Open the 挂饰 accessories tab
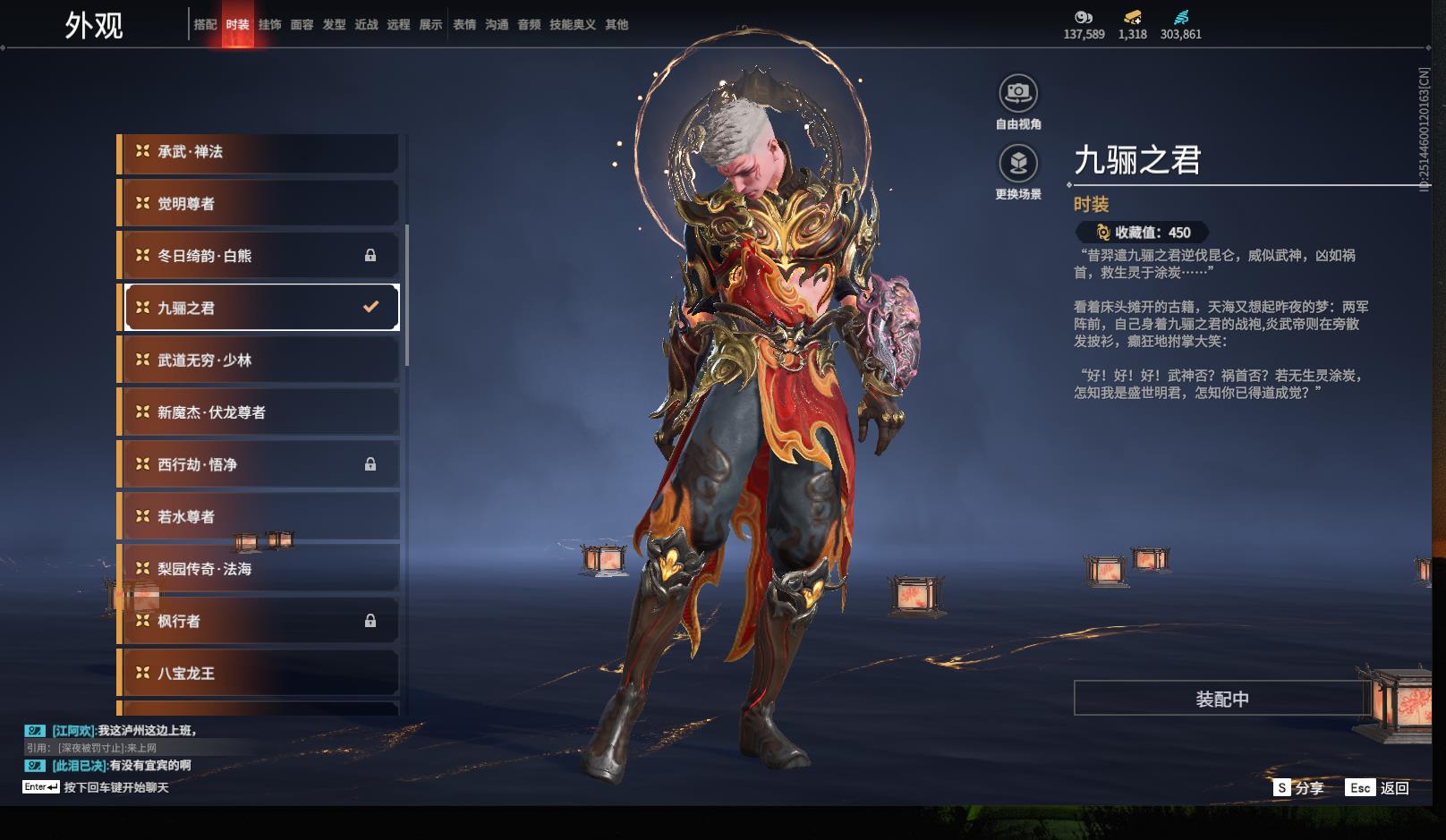1446x840 pixels. (269, 25)
